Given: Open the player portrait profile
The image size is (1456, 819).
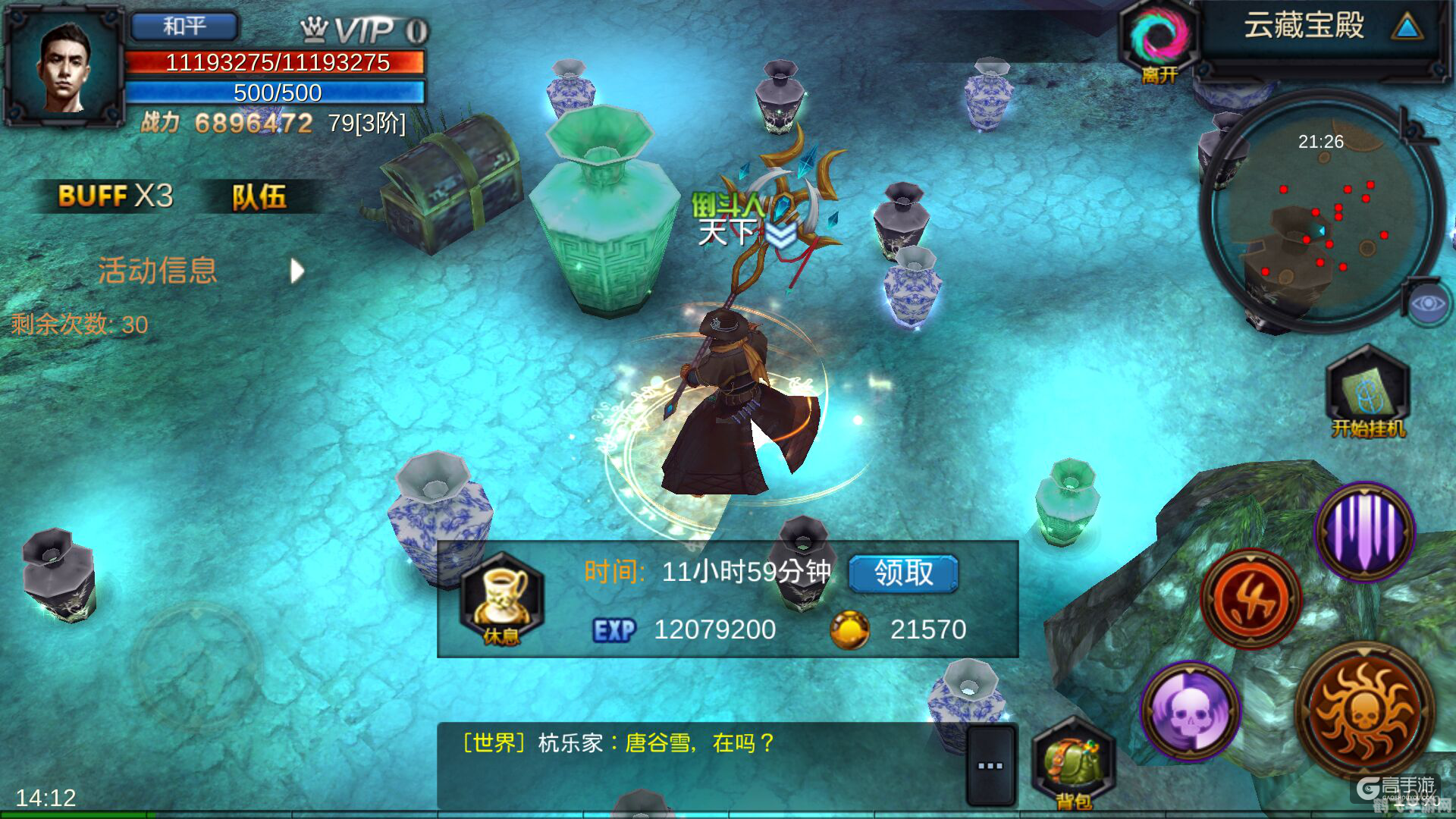Looking at the screenshot, I should [x=64, y=67].
